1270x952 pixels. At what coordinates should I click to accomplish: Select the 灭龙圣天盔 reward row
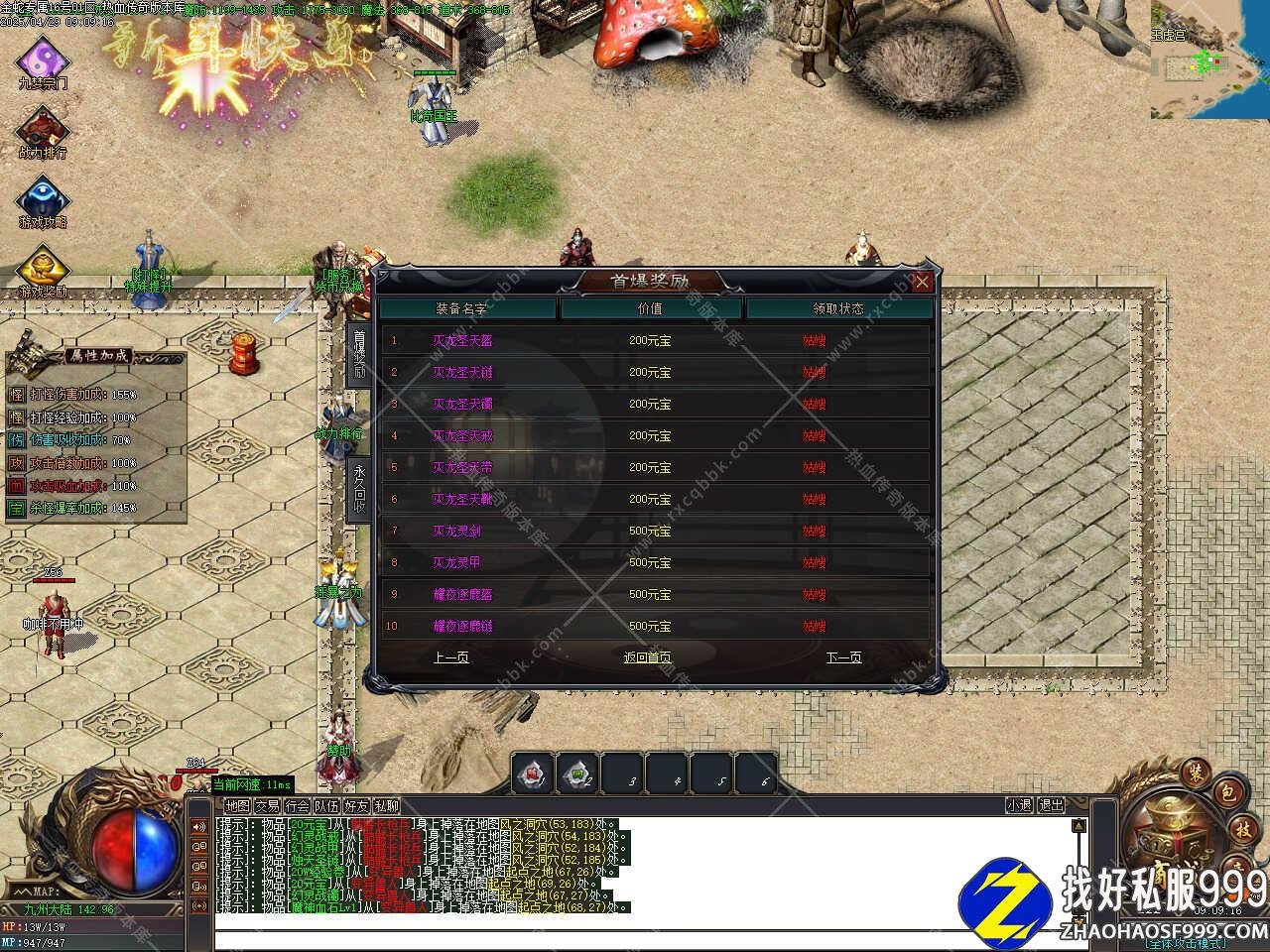pos(655,340)
